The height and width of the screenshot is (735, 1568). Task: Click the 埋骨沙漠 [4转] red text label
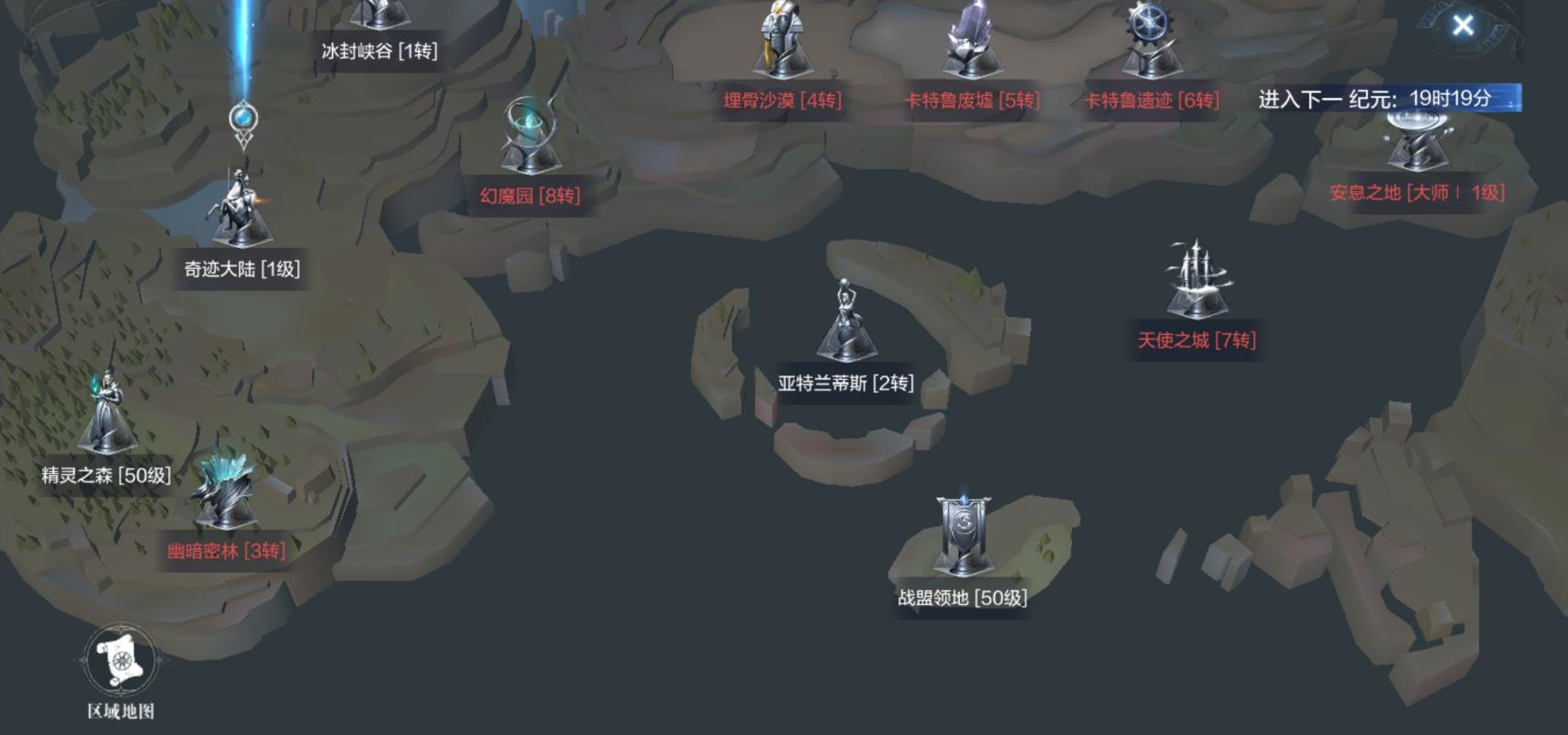(782, 102)
